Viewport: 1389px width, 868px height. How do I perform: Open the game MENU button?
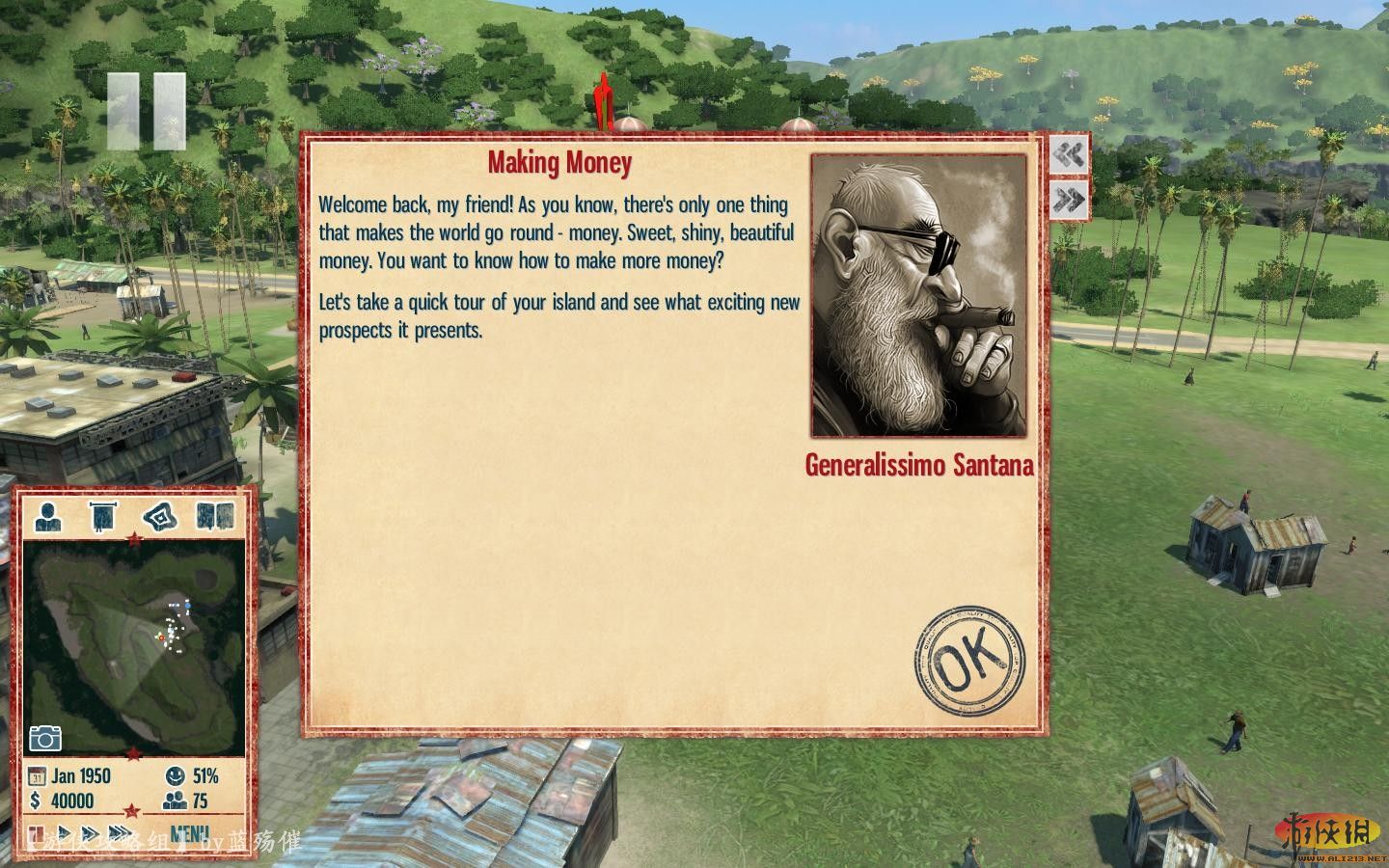click(x=189, y=833)
